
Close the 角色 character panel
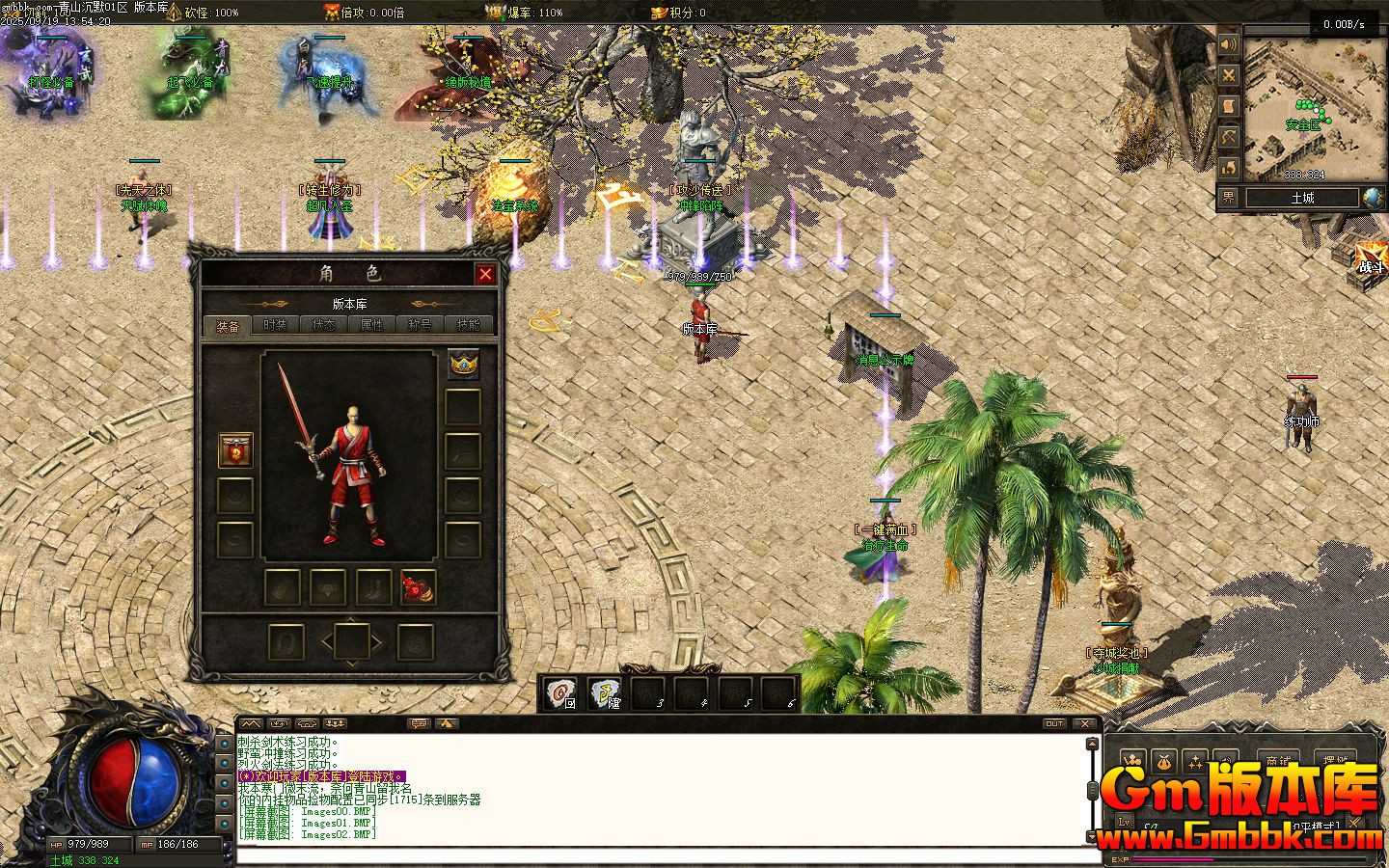pos(485,274)
